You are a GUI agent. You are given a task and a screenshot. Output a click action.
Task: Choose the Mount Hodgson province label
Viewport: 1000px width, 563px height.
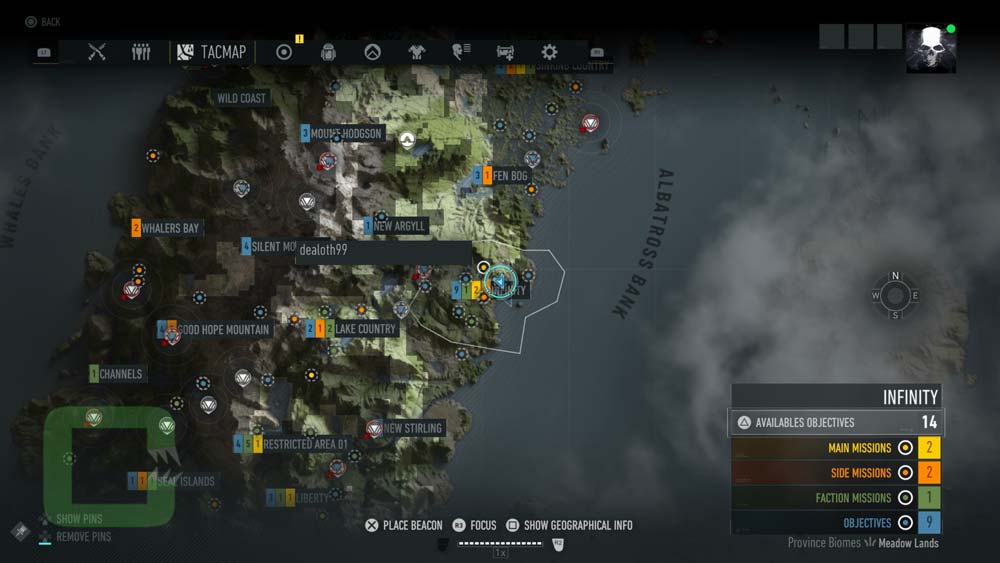346,134
